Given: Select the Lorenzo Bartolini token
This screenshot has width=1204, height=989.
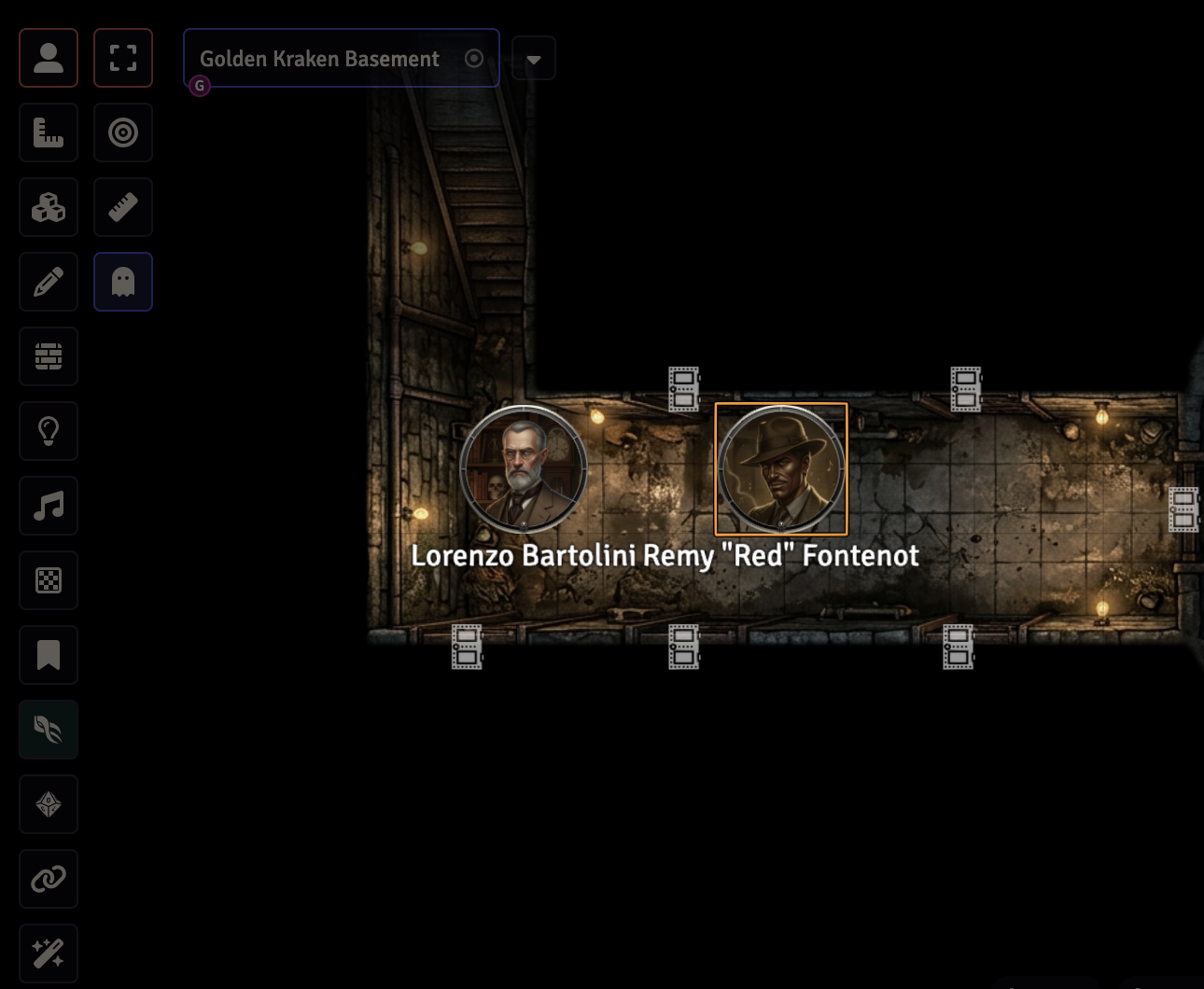Looking at the screenshot, I should (524, 469).
